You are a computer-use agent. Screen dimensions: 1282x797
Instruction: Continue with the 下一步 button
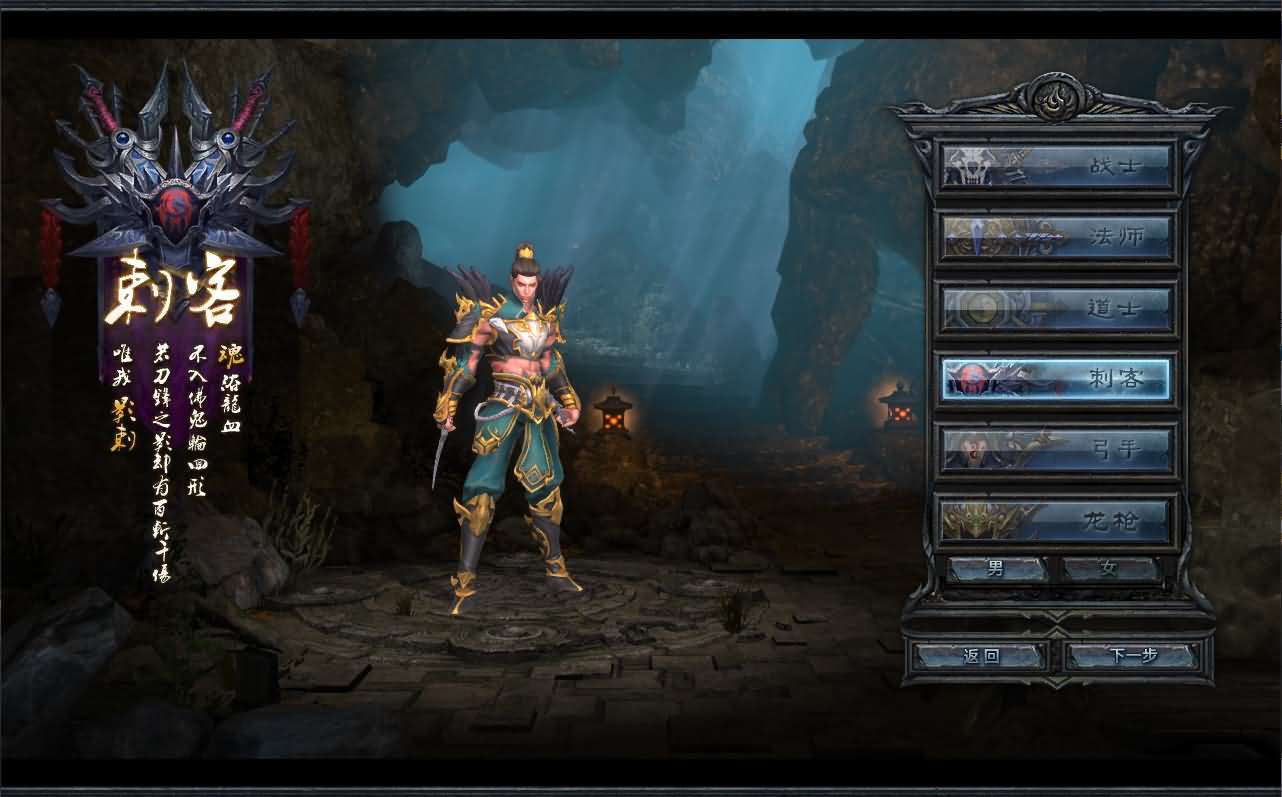tap(1132, 656)
